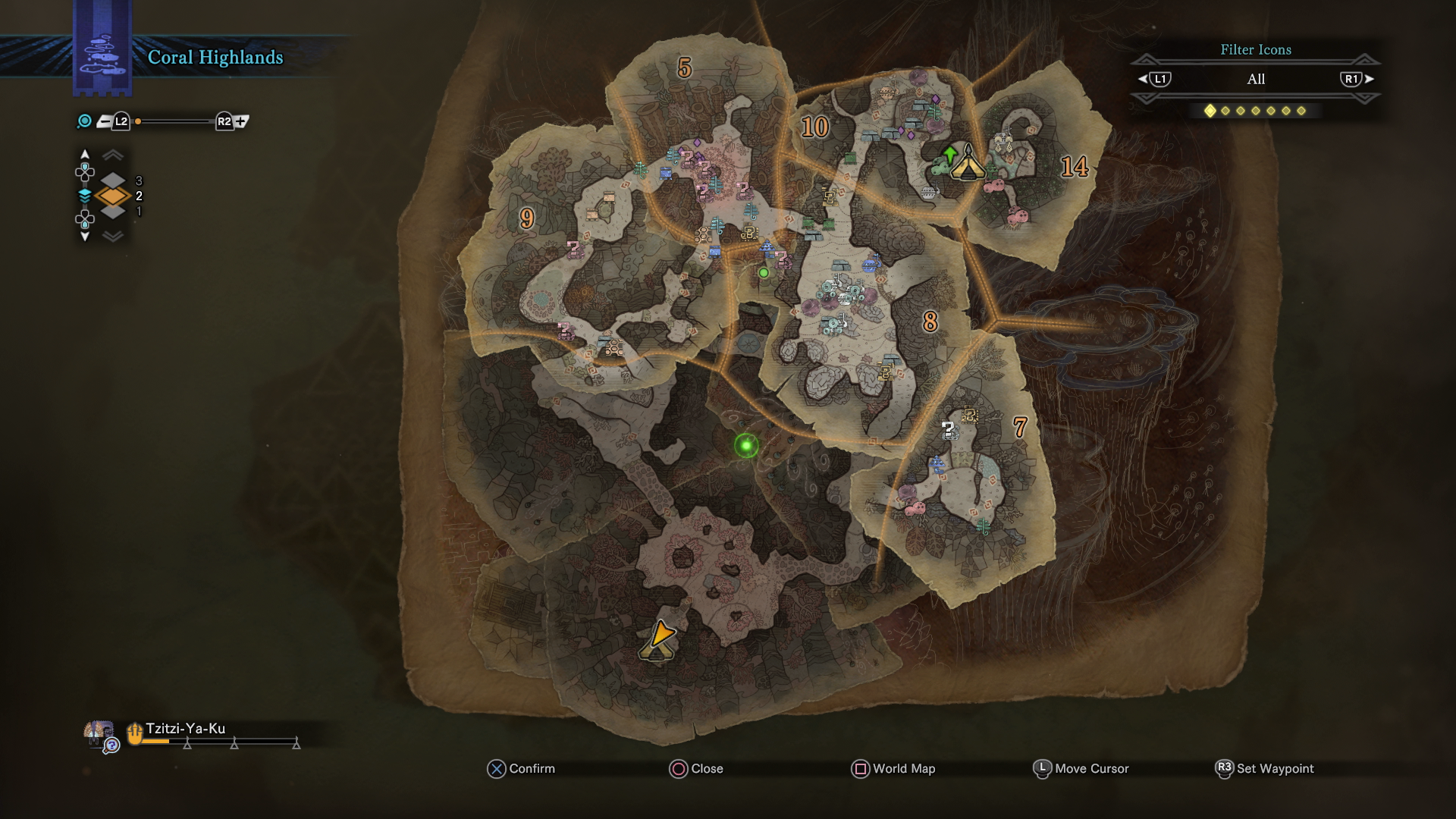Viewport: 1456px width, 819px height.
Task: Select the Coral Highlands title banner
Action: click(215, 55)
